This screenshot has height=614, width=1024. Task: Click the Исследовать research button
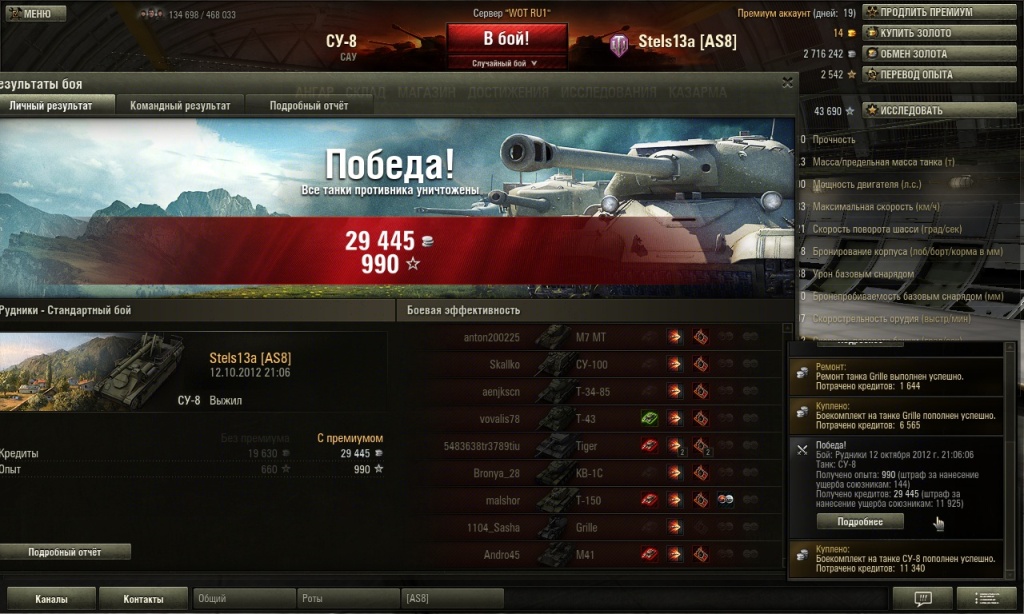click(920, 110)
